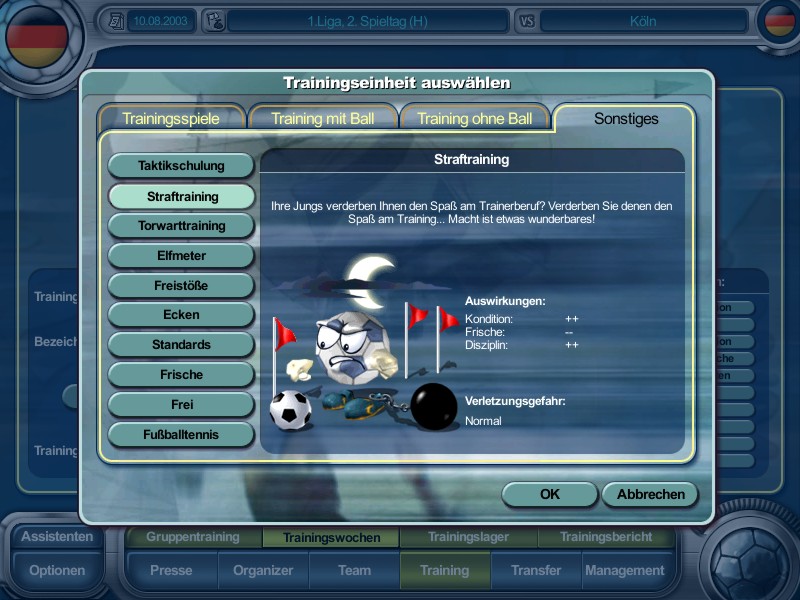Choose Taktikschulung training unit
This screenshot has width=800, height=600.
[181, 166]
